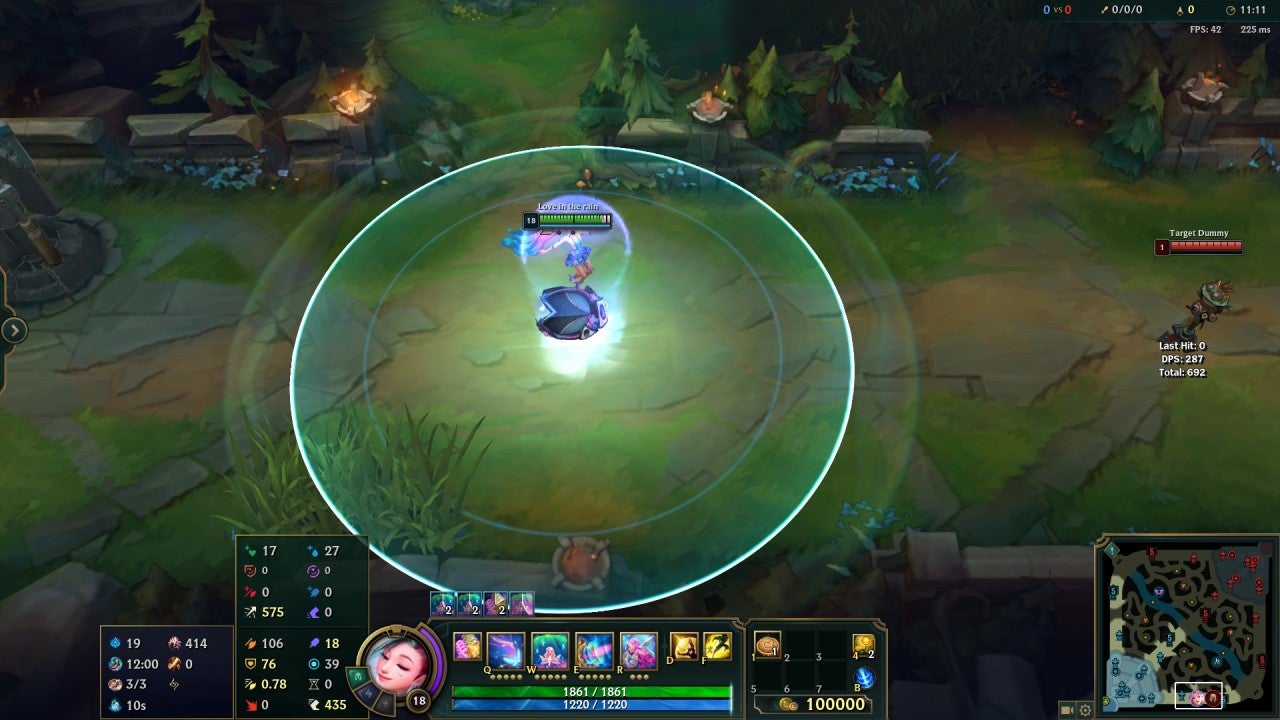This screenshot has height=720, width=1280.
Task: Expand the left side panel arrow
Action: [x=14, y=330]
